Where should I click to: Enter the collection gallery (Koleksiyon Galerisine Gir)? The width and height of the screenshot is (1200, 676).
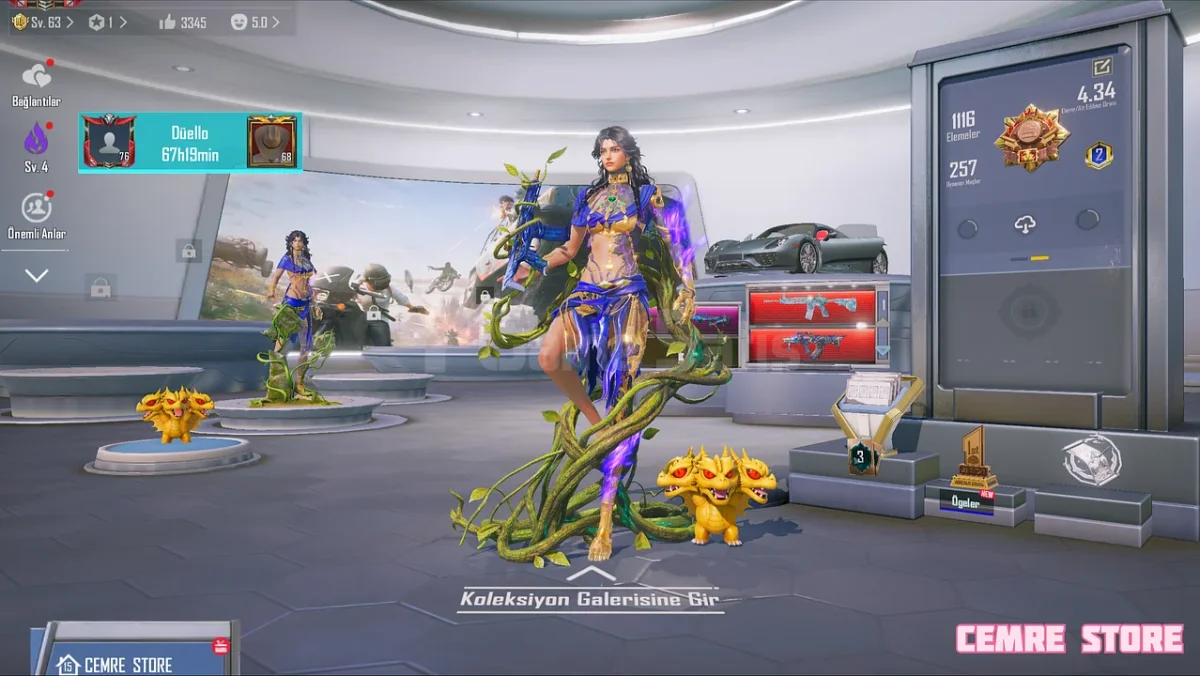coord(588,597)
